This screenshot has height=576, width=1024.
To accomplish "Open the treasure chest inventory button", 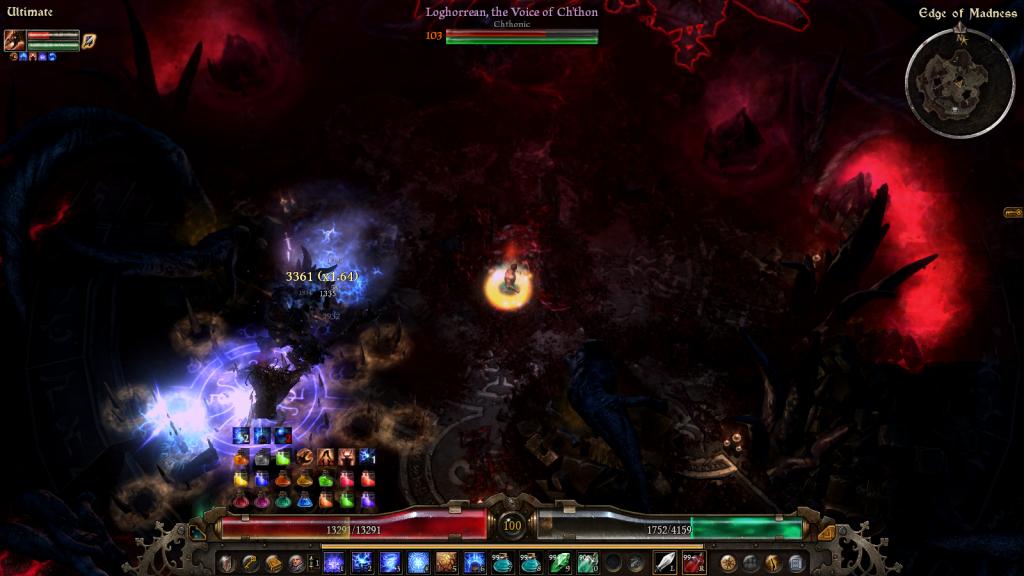I will pyautogui.click(x=273, y=562).
